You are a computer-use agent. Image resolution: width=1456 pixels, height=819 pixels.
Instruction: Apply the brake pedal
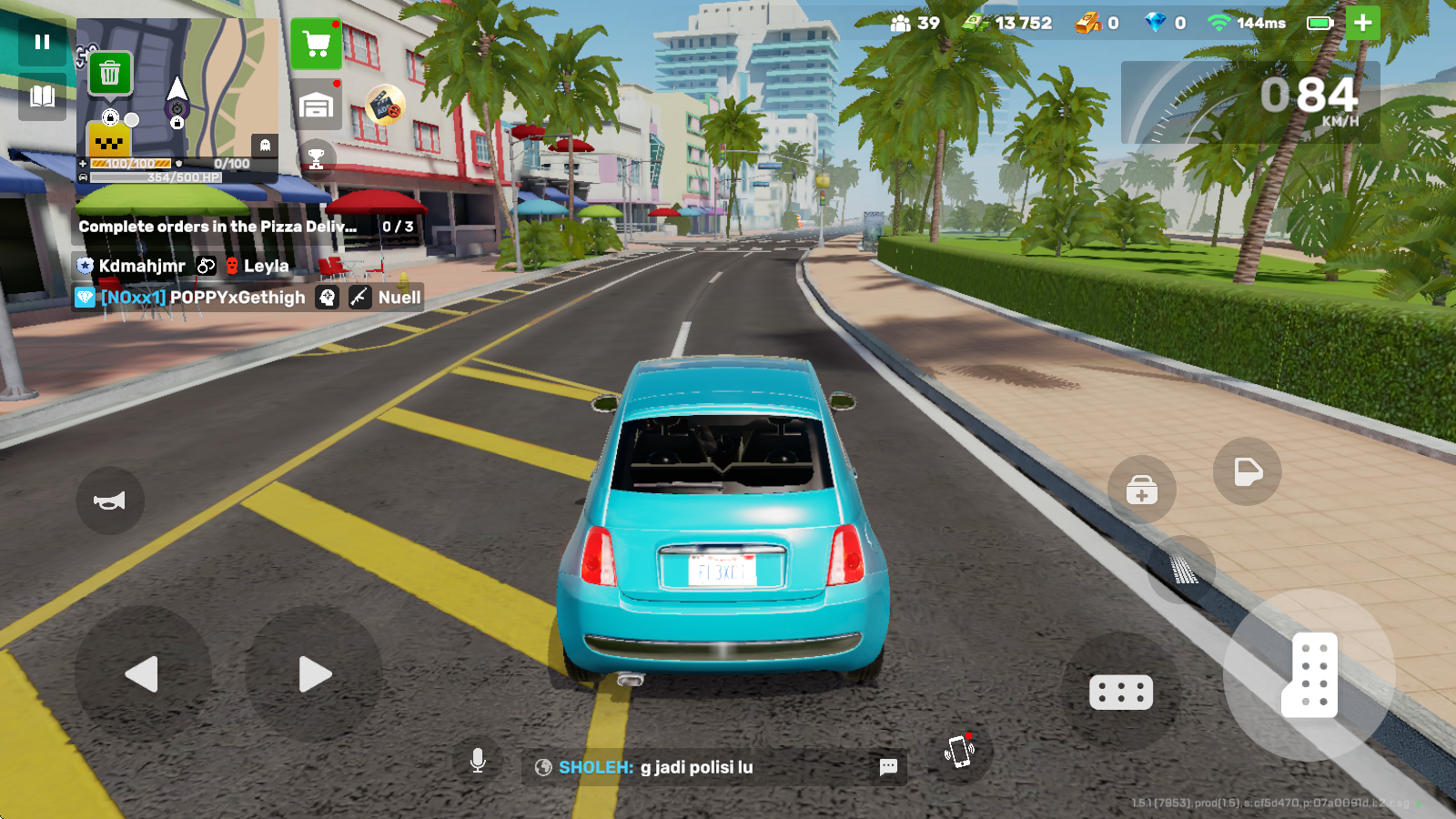(1121, 693)
